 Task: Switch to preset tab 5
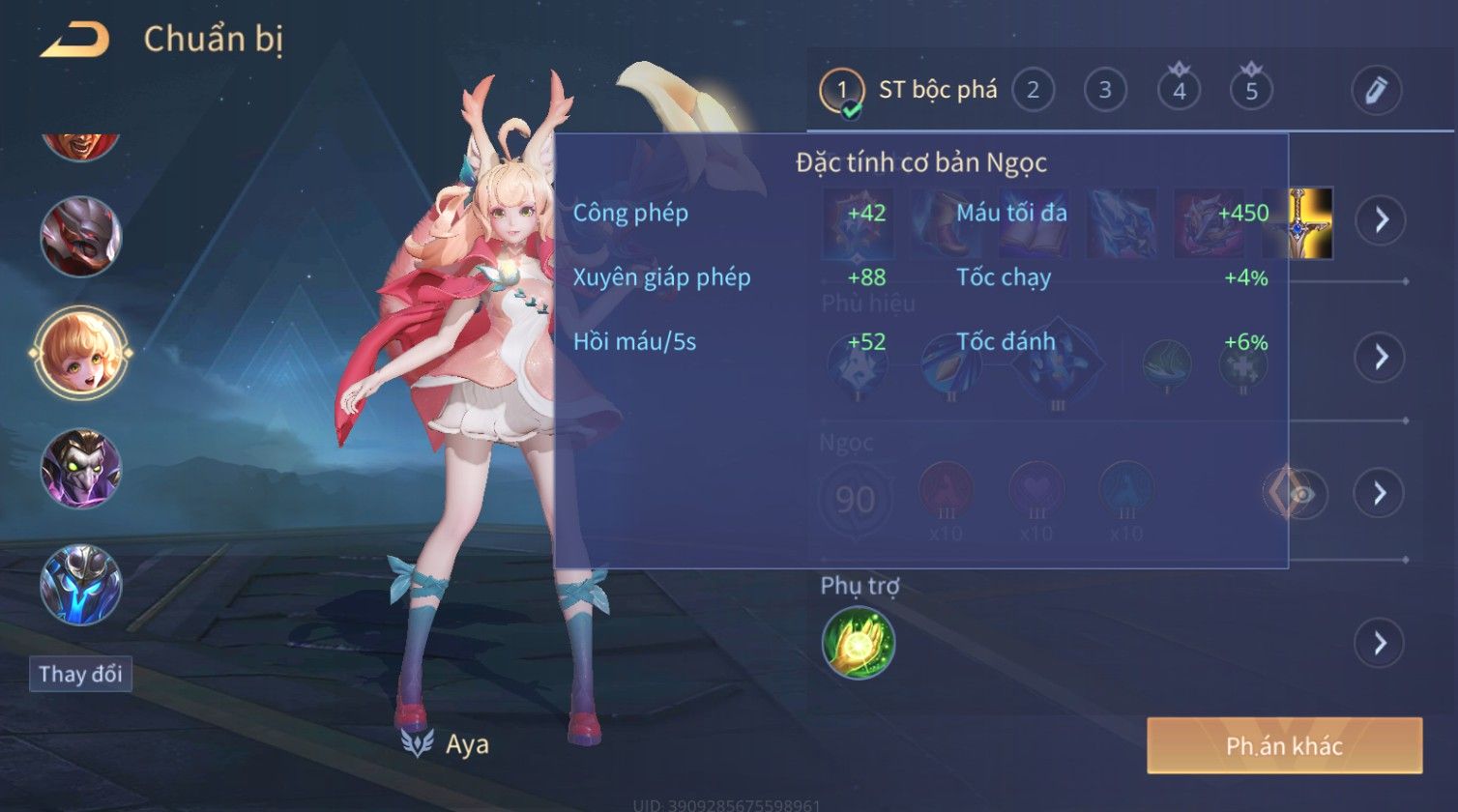pyautogui.click(x=1251, y=91)
